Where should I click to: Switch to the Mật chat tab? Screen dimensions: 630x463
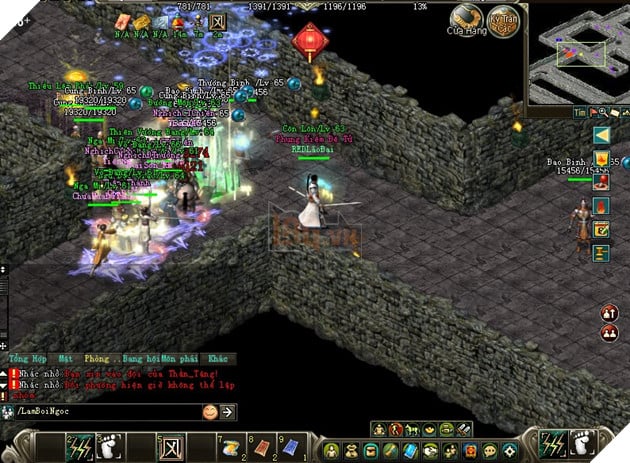point(66,358)
